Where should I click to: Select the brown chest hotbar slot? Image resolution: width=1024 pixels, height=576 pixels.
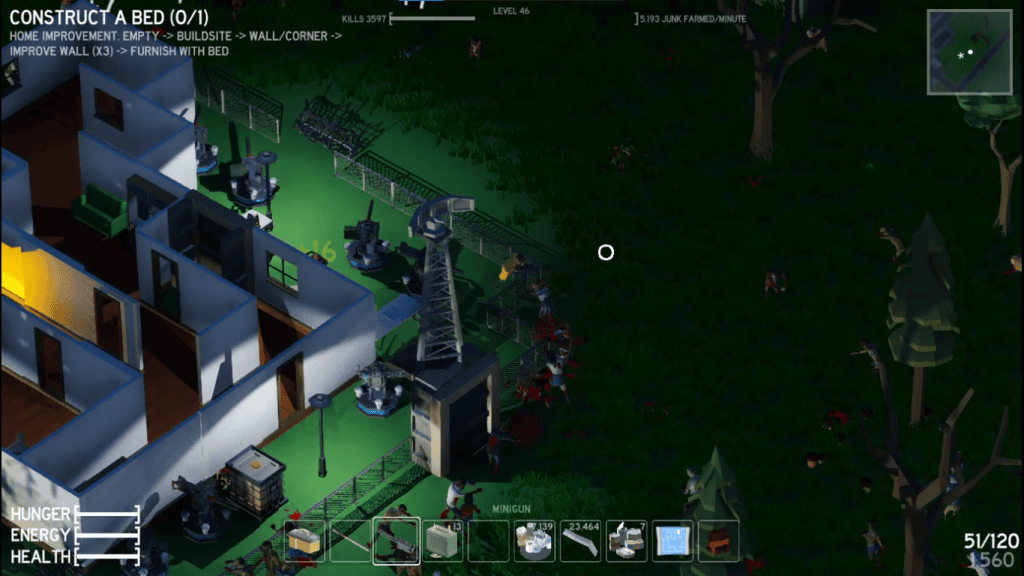point(718,541)
